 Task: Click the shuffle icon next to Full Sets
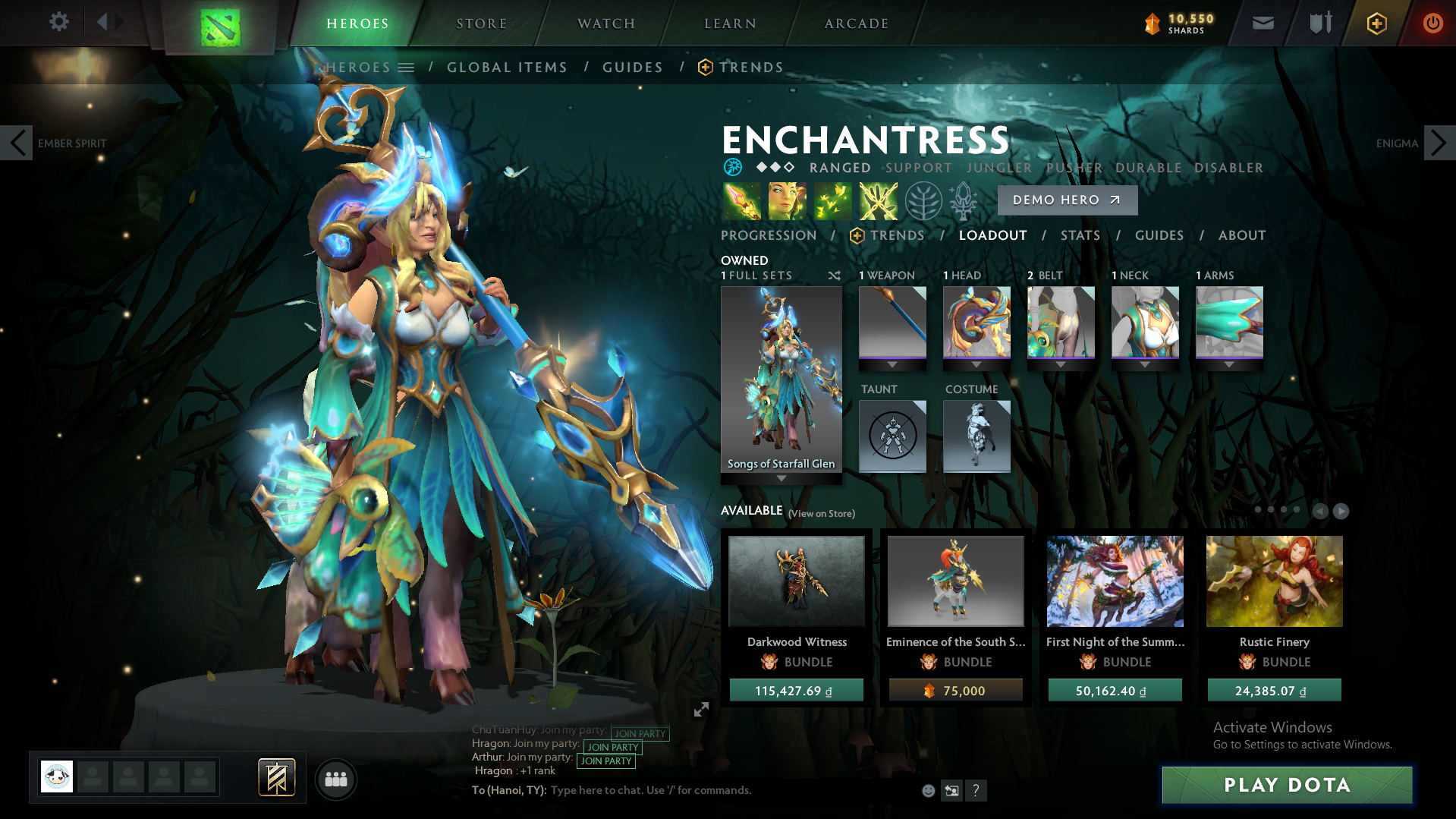(834, 276)
